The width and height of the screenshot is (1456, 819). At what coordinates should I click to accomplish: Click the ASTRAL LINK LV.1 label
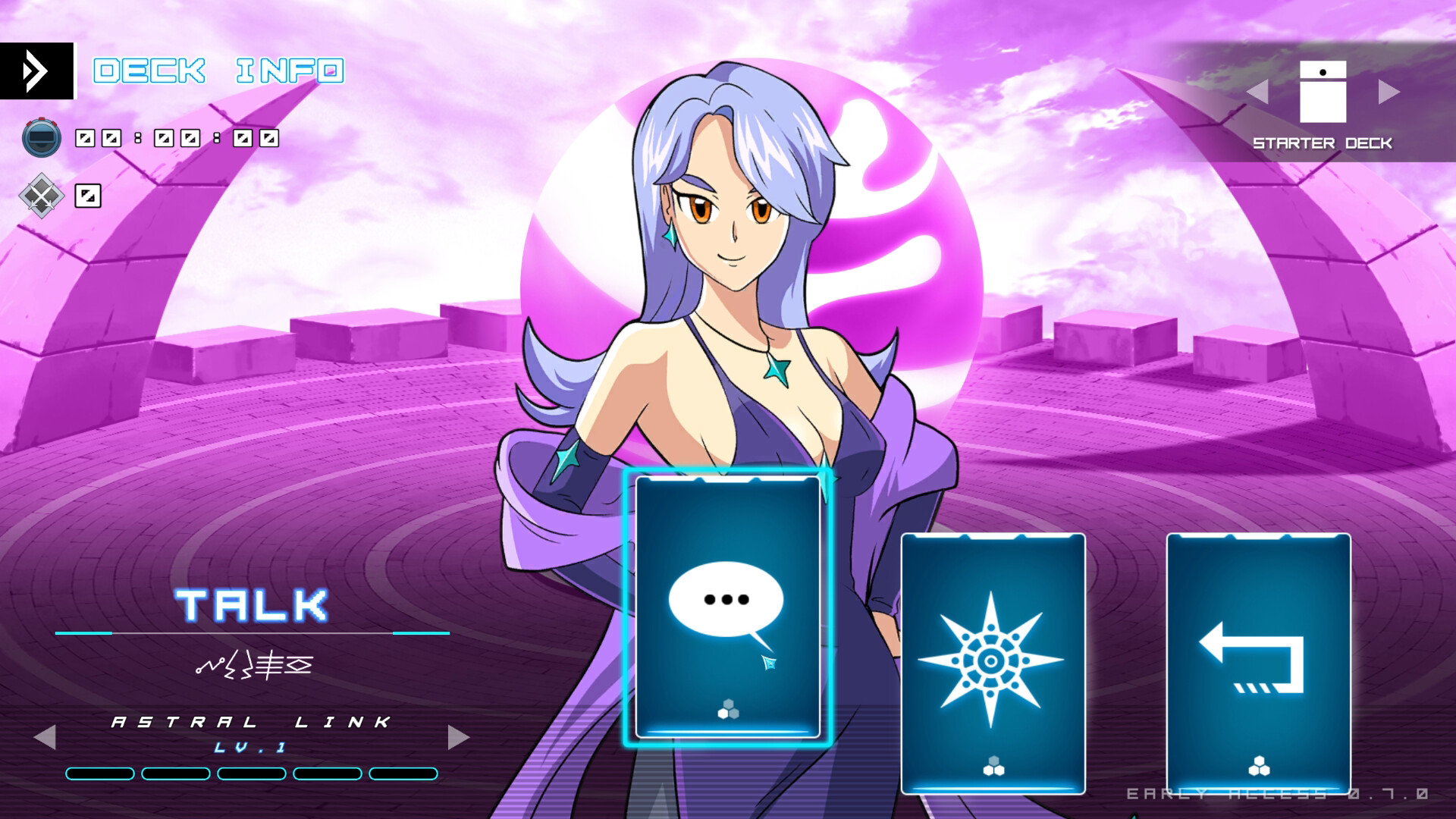(250, 723)
